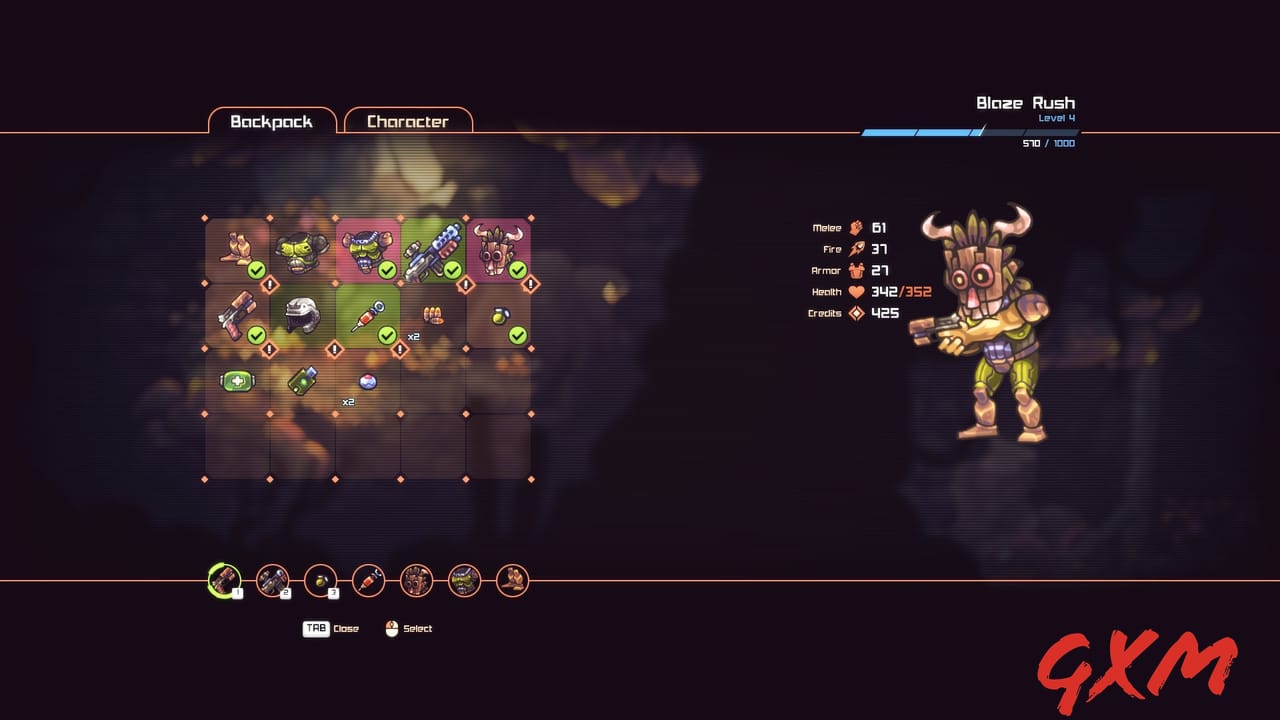Viewport: 1280px width, 720px height.
Task: Toggle the green check on the bull mask
Action: point(518,269)
